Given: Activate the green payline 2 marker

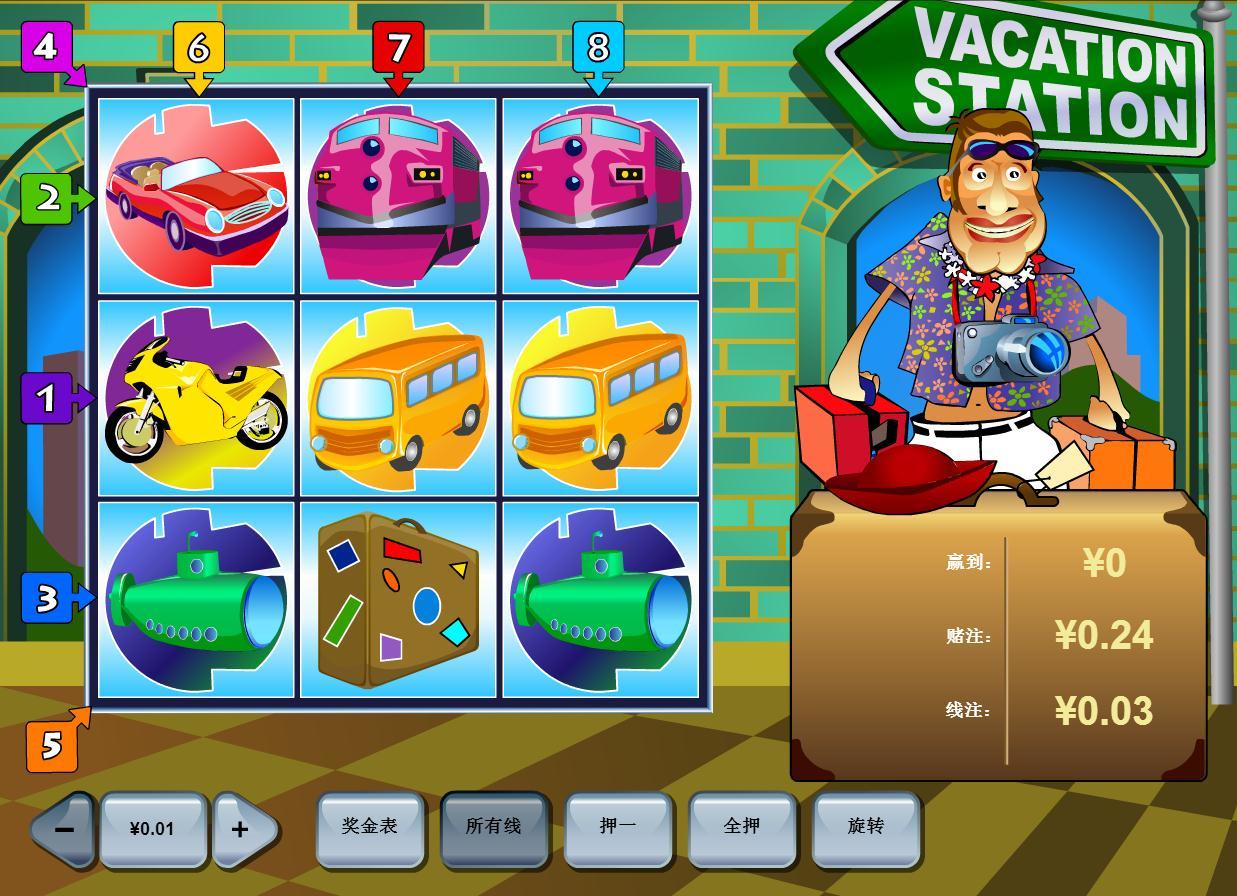Looking at the screenshot, I should (47, 199).
